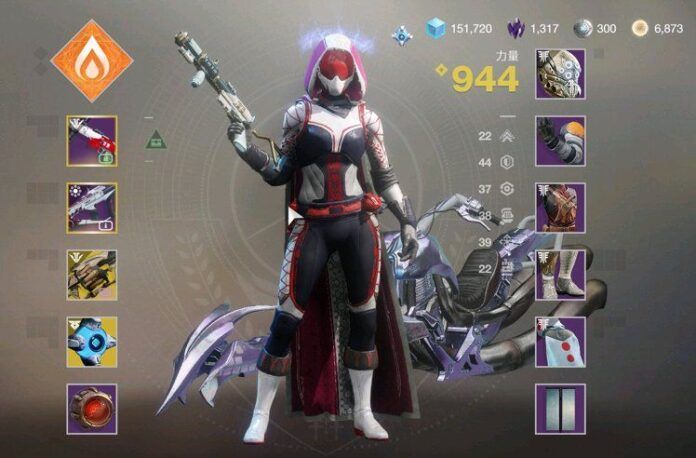Choose the white leg armor boots slot
Image resolution: width=696 pixels, height=458 pixels.
(x=560, y=275)
